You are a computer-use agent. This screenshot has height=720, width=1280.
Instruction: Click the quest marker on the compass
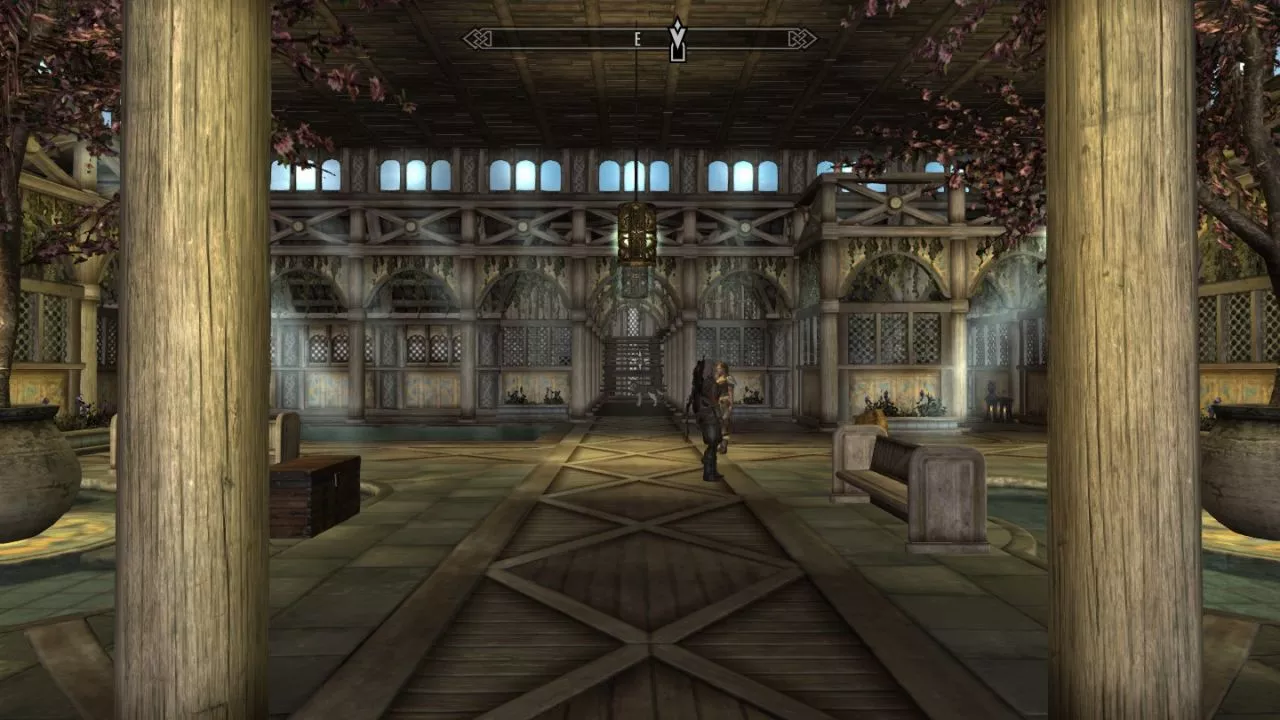pos(677,39)
